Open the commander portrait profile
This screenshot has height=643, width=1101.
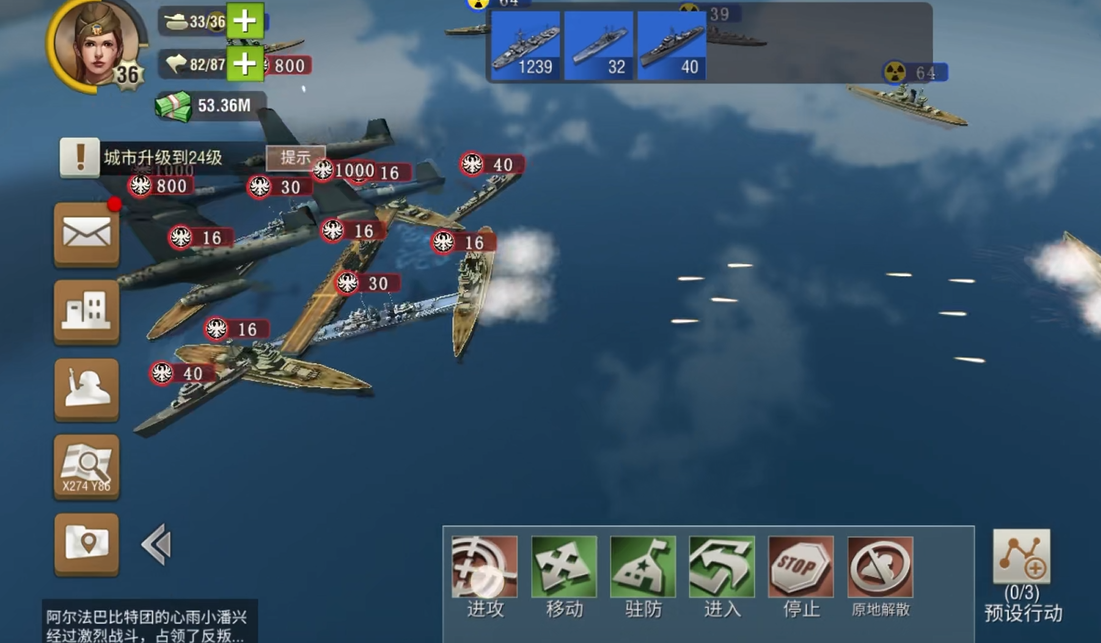(90, 42)
